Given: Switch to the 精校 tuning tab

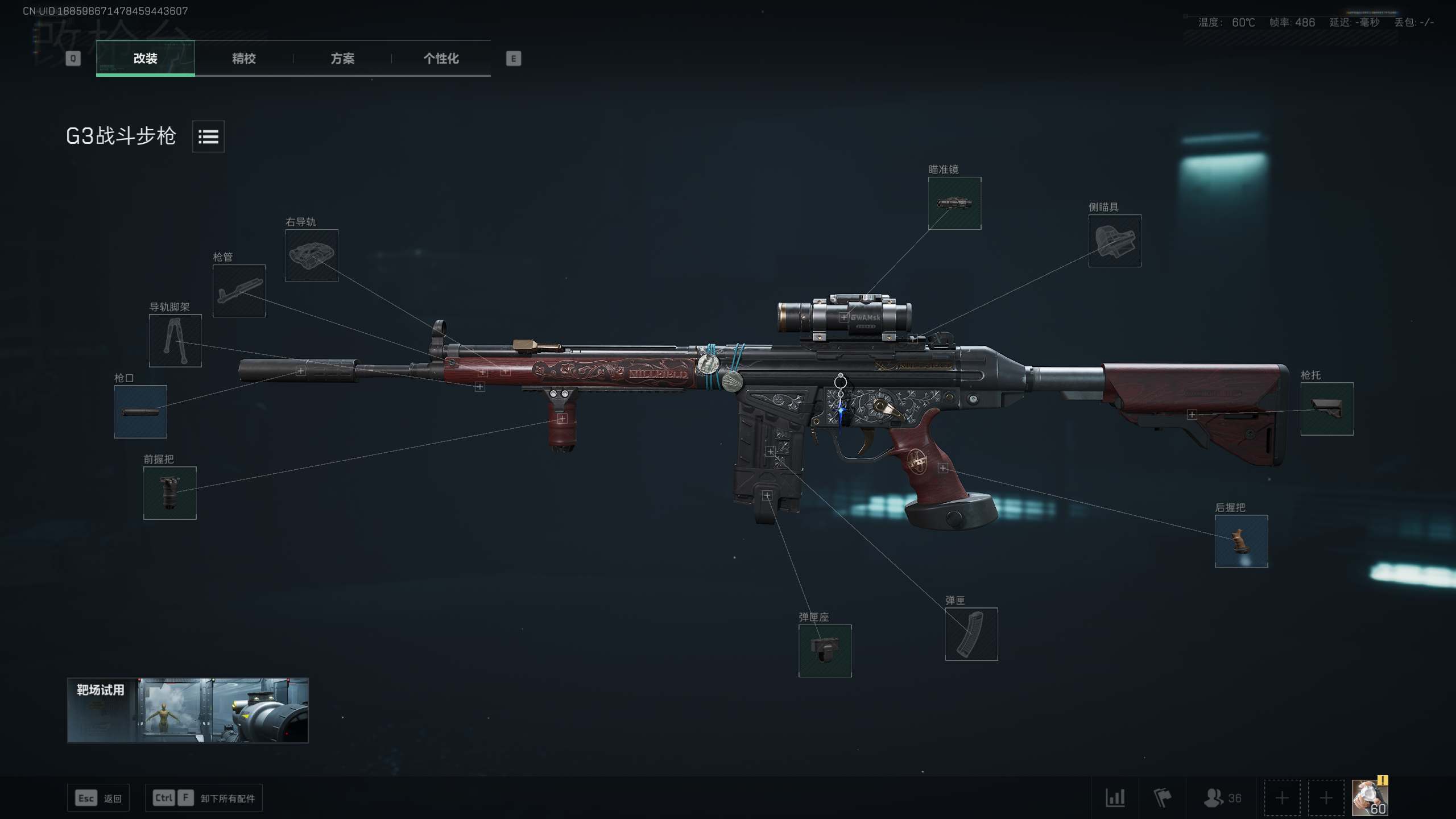Looking at the screenshot, I should [x=243, y=59].
